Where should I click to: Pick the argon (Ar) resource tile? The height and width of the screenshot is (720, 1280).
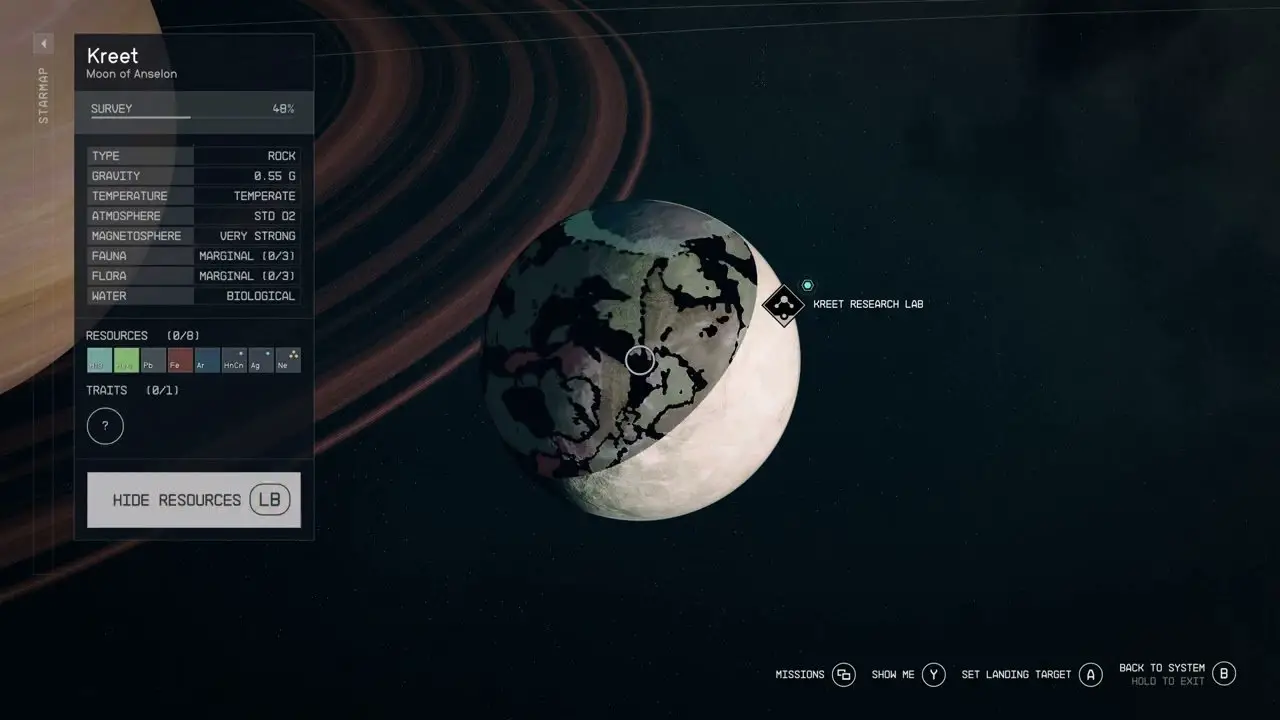click(x=207, y=360)
